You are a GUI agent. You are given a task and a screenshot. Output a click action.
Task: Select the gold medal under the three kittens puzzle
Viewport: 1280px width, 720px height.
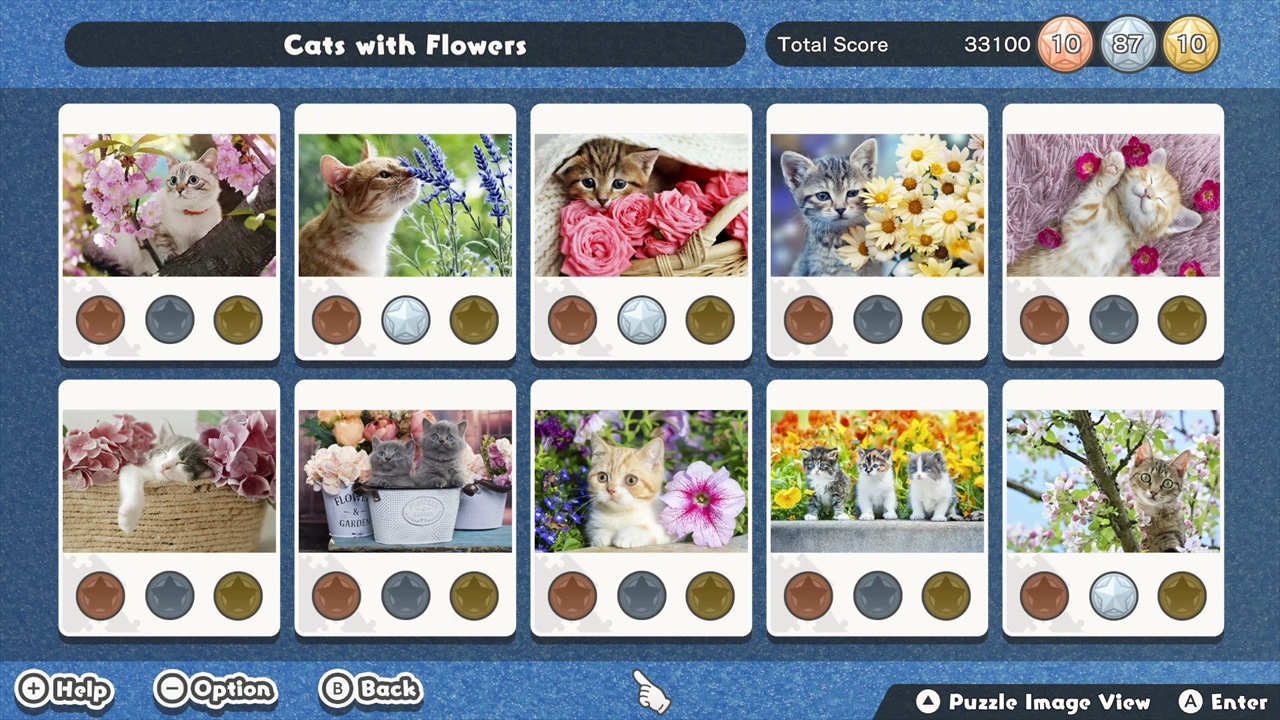coord(945,595)
